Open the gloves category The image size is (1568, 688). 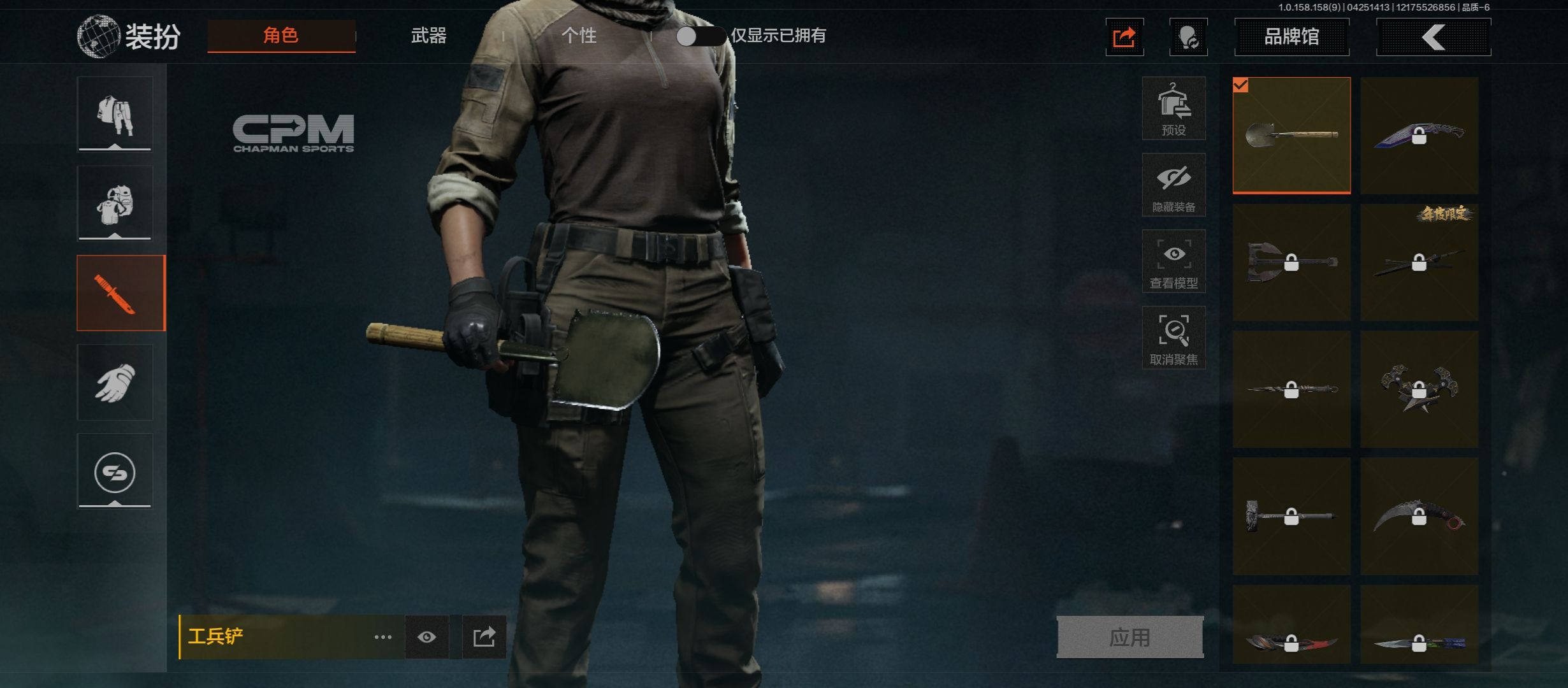115,382
